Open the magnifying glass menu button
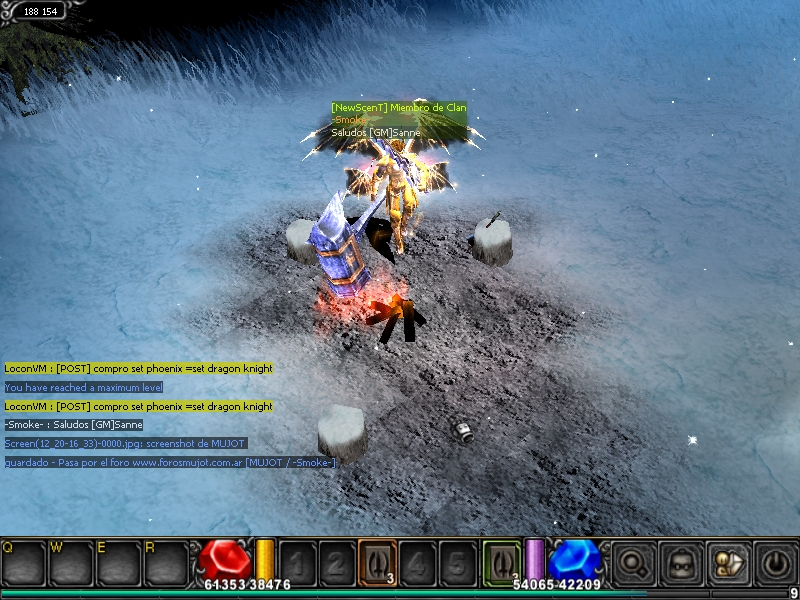This screenshot has width=800, height=600. tap(634, 564)
